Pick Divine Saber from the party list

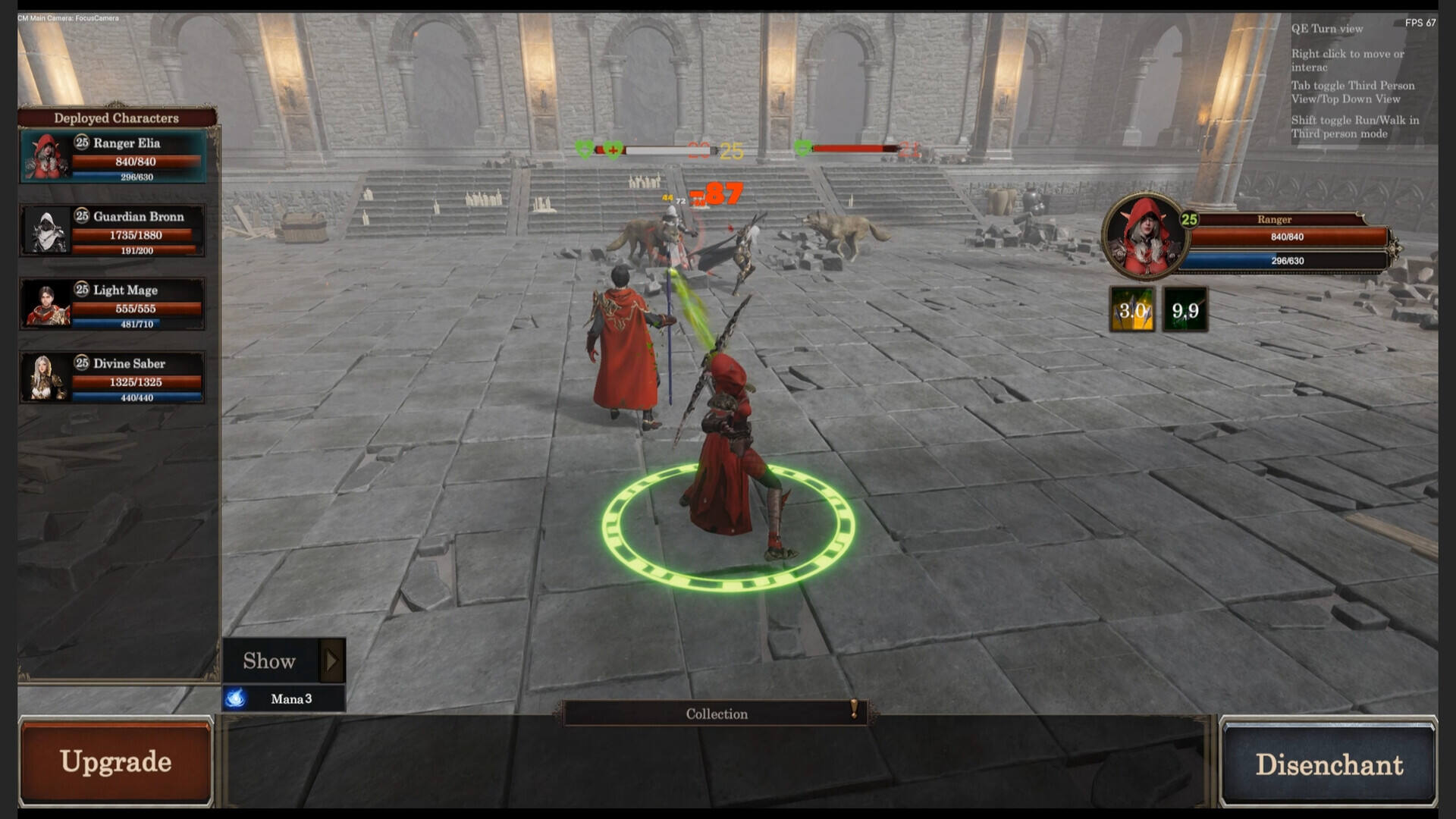[x=113, y=378]
